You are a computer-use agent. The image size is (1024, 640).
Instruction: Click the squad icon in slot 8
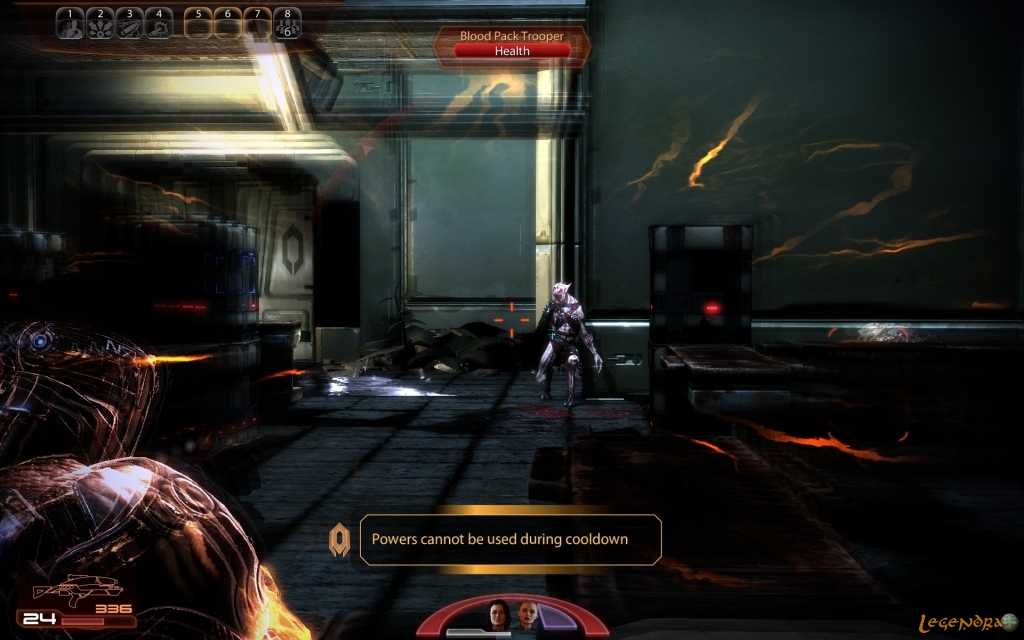287,24
